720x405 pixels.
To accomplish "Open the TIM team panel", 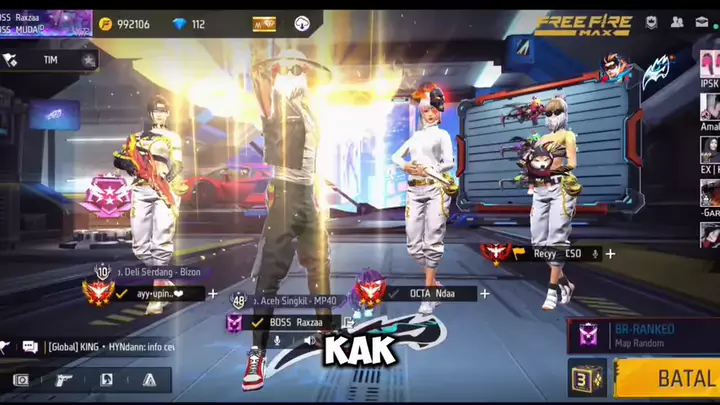I will coord(50,60).
